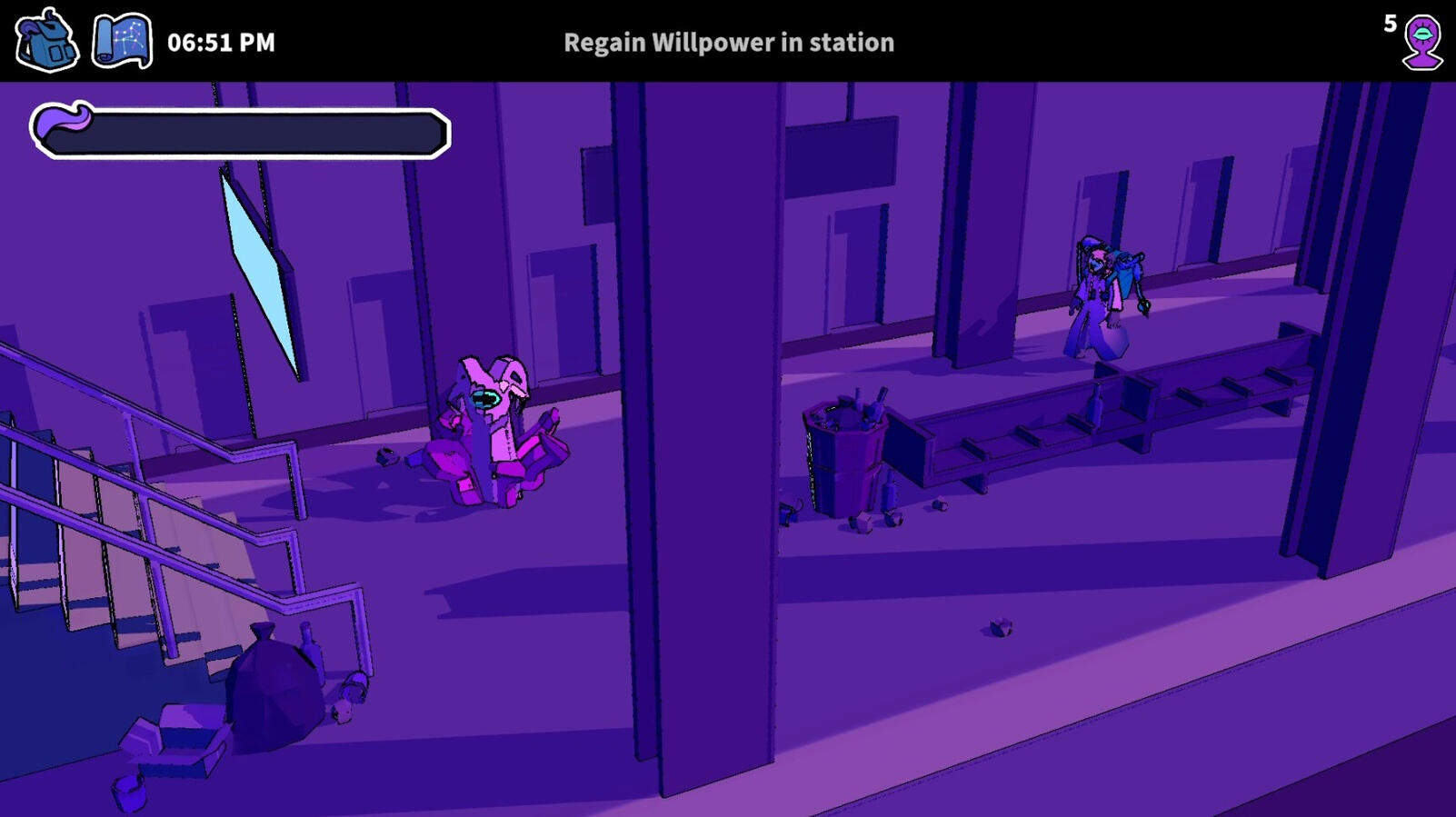Open the backpack inventory icon
The height and width of the screenshot is (817, 1456).
[46, 41]
